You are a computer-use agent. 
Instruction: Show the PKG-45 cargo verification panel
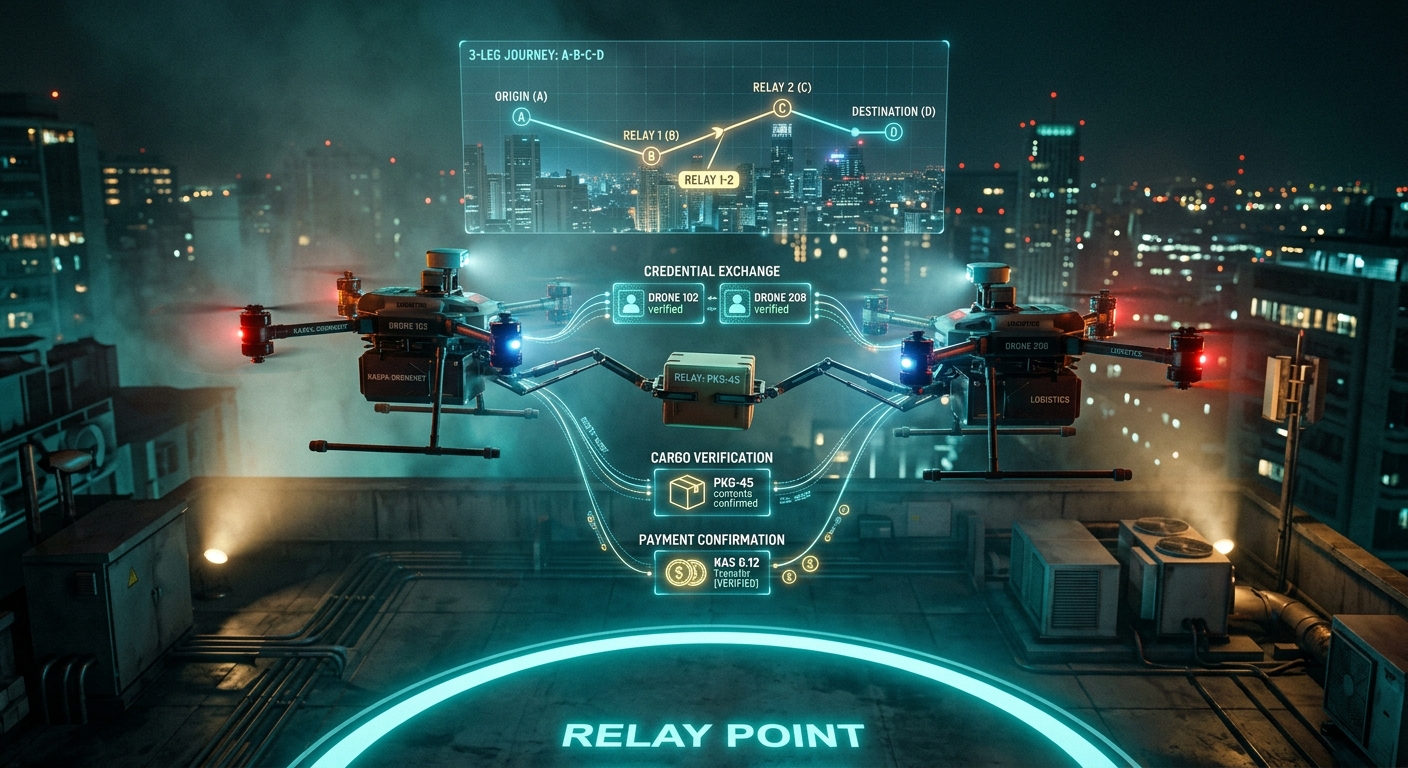click(x=712, y=492)
